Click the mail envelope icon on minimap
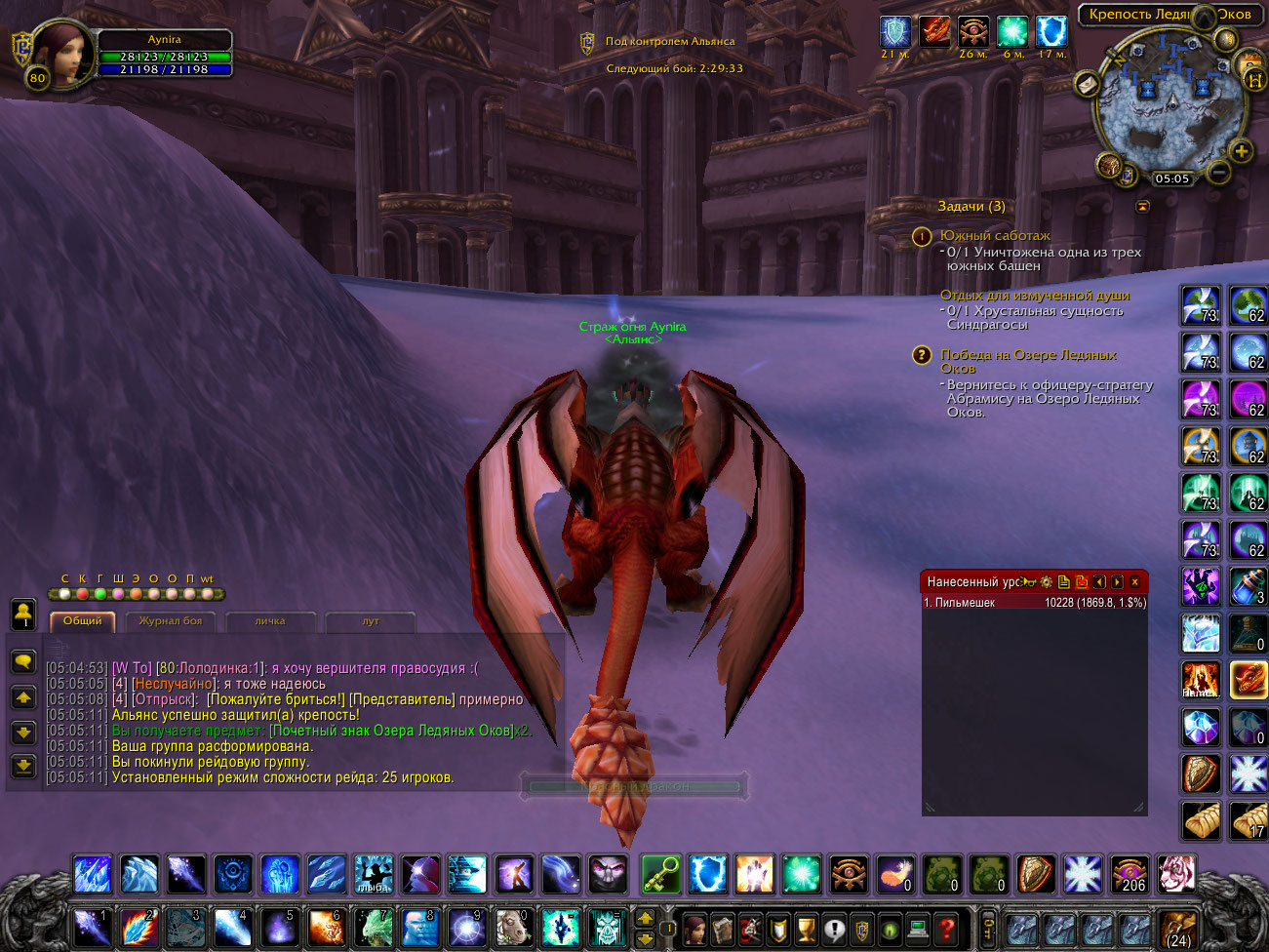 tap(1087, 84)
